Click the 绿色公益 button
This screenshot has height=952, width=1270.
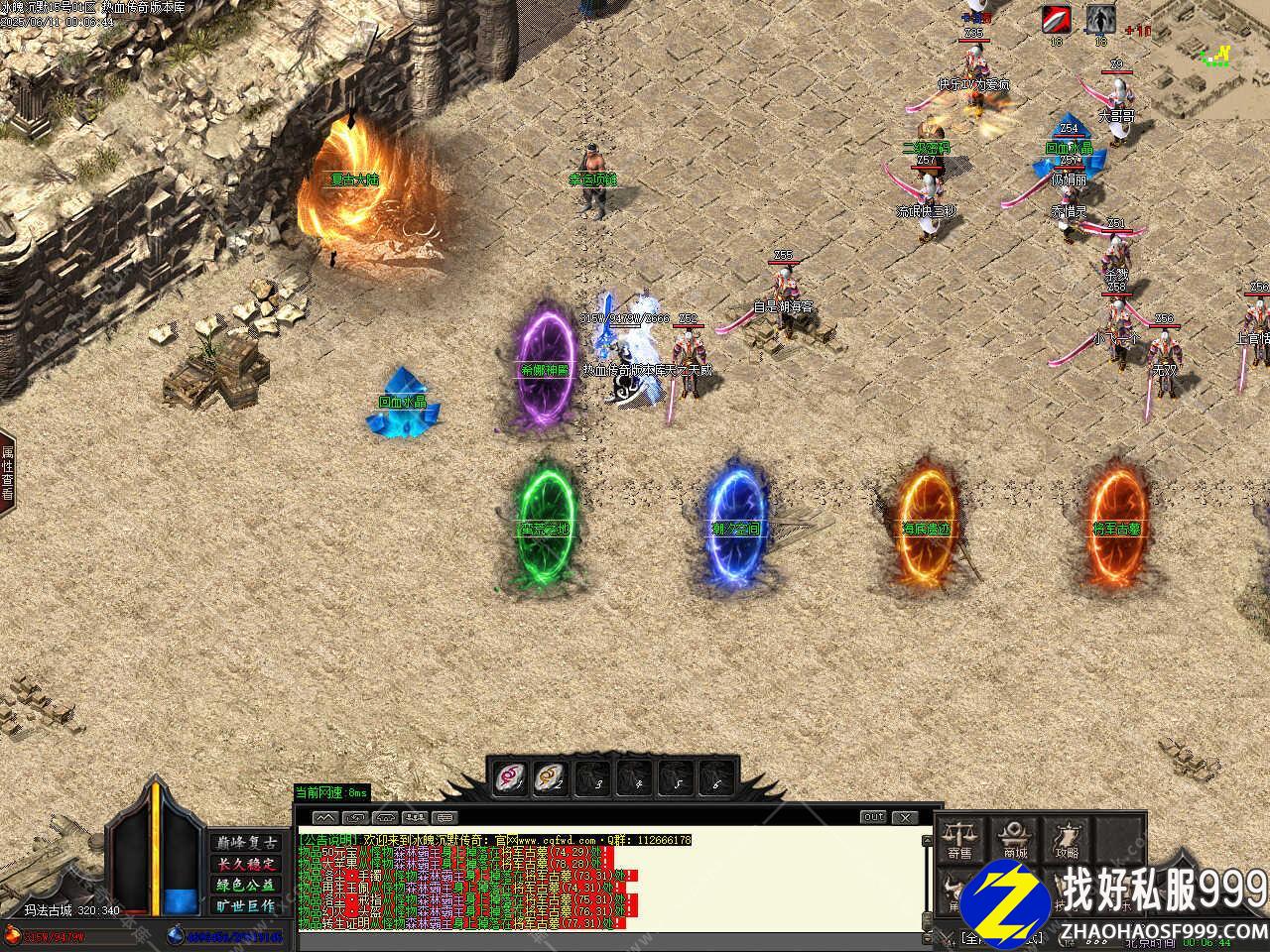[x=245, y=885]
